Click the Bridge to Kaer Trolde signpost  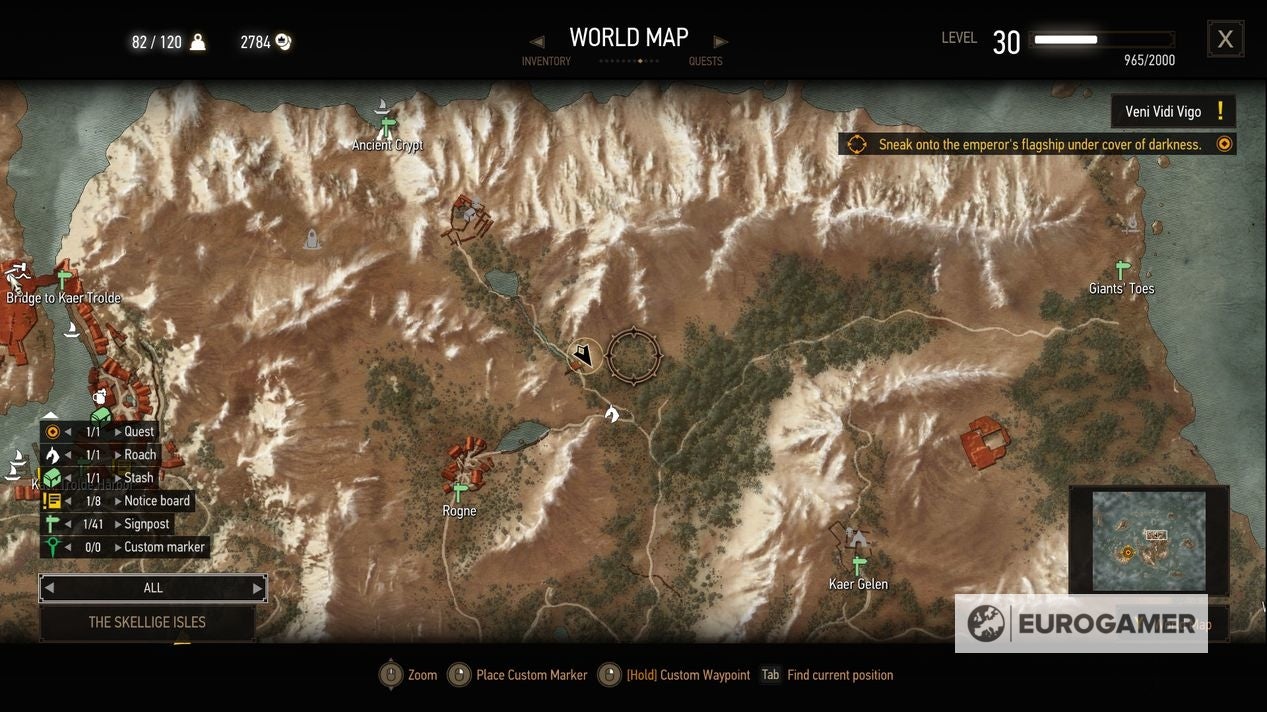(x=65, y=279)
